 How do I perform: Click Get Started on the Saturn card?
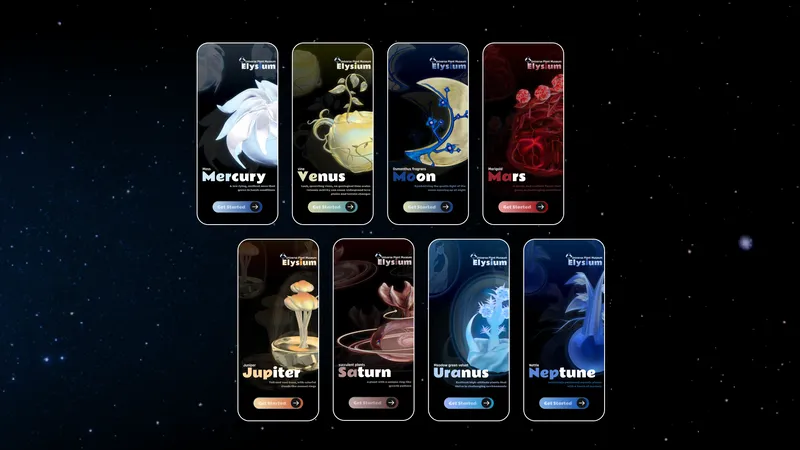[x=372, y=403]
